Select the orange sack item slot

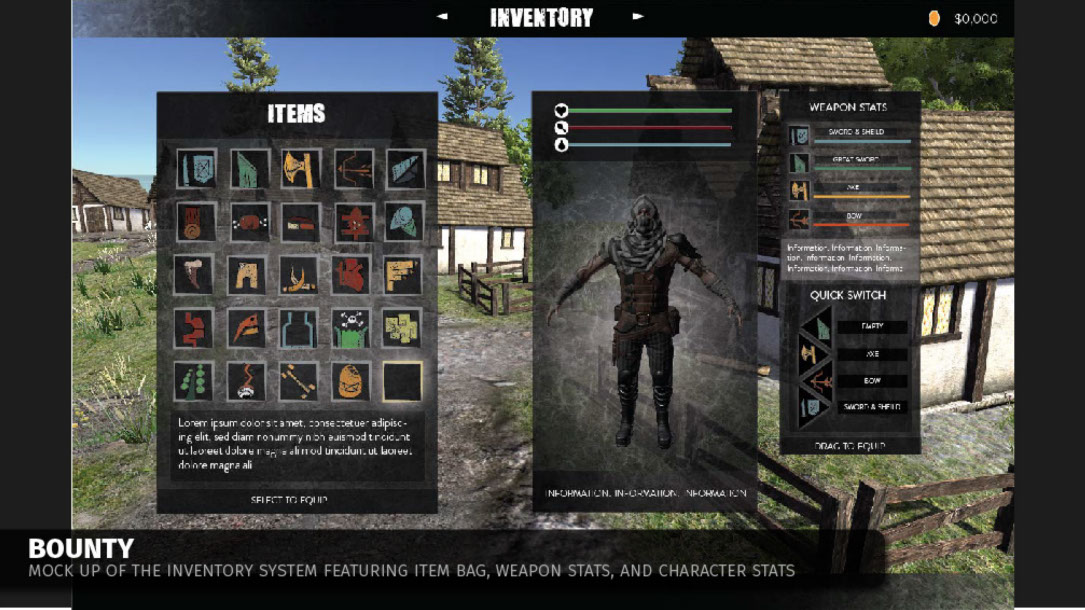(x=353, y=381)
